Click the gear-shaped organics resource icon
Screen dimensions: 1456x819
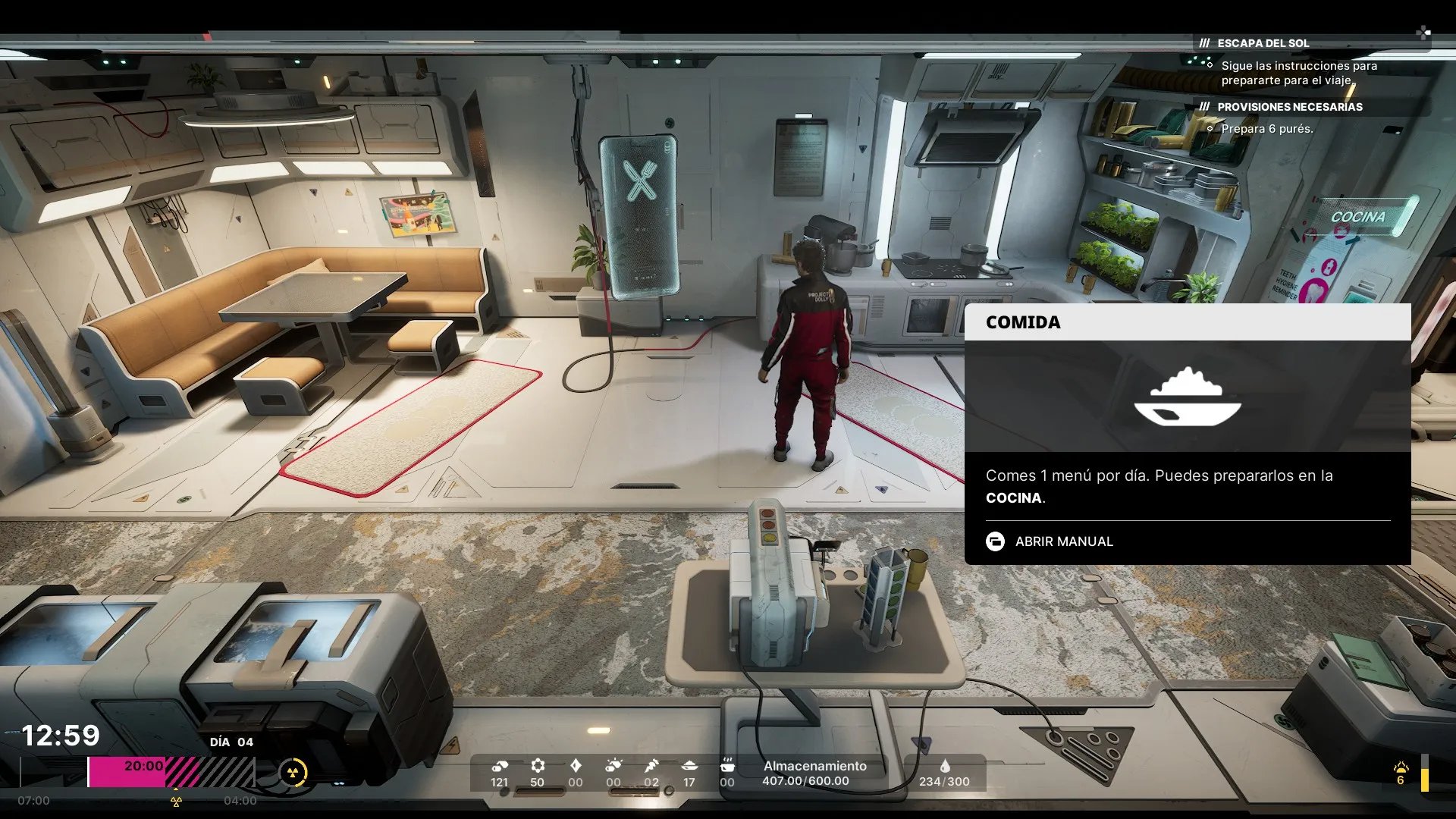point(537,765)
